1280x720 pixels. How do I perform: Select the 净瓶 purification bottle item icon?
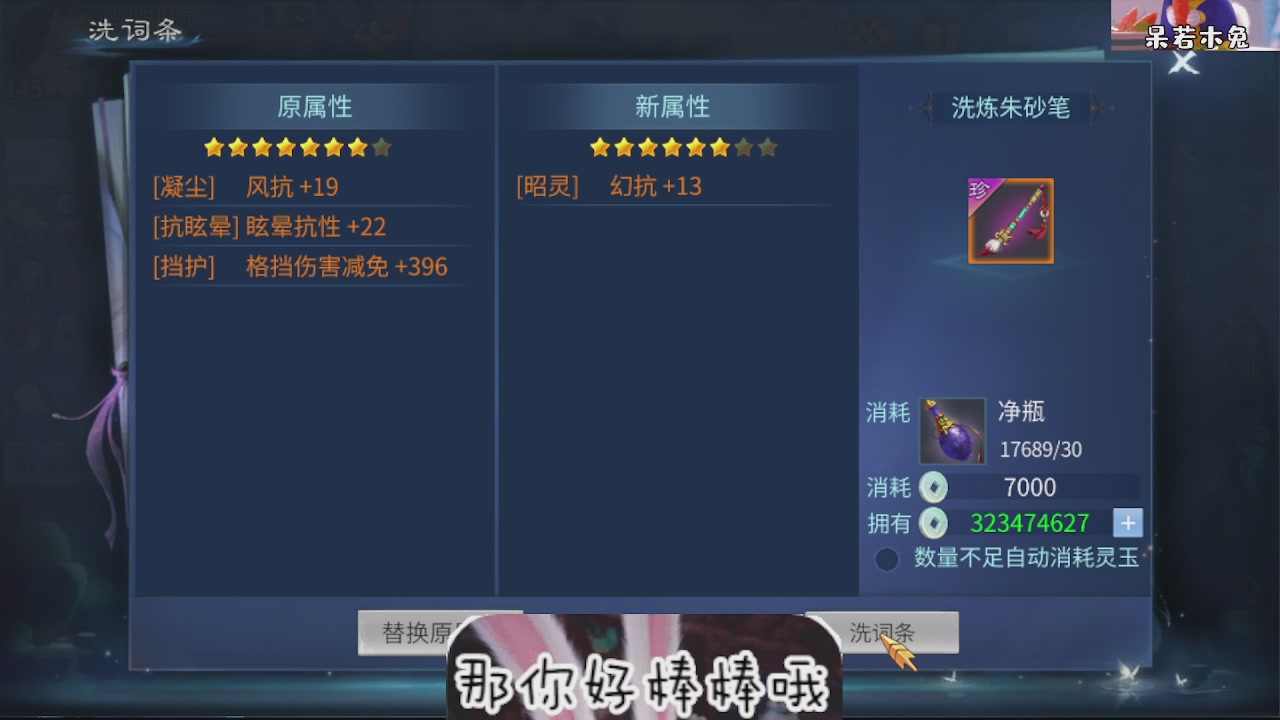[x=951, y=431]
